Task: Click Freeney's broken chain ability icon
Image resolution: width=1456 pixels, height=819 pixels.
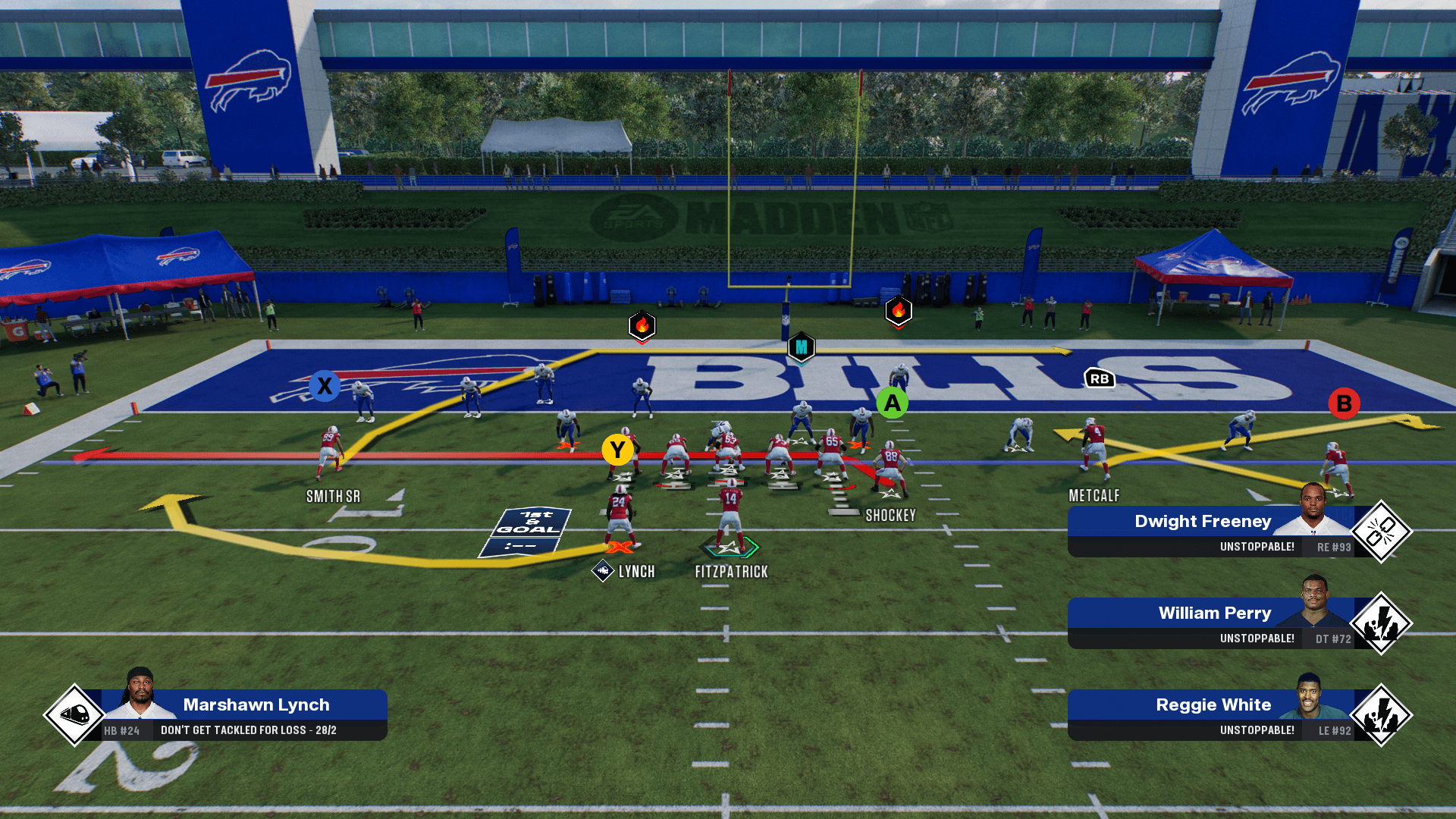Action: click(x=1381, y=532)
